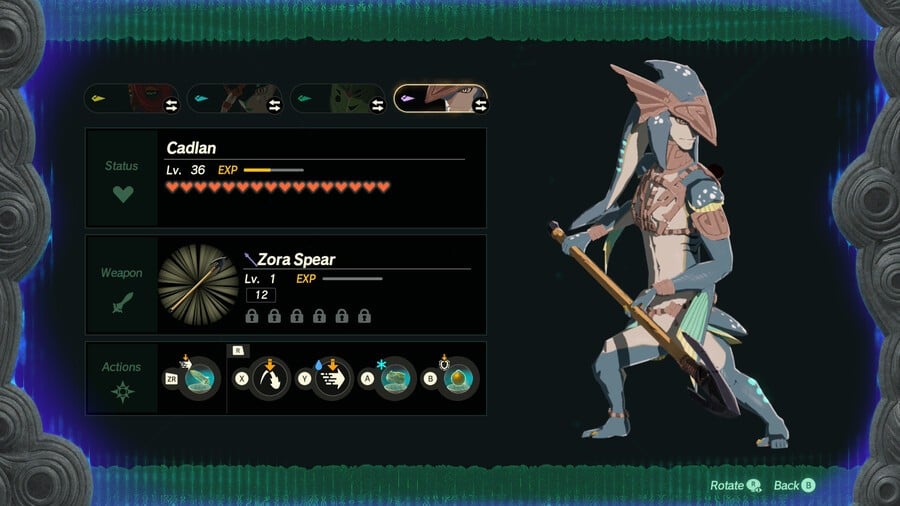
Task: Go Back from the character screen
Action: [795, 486]
